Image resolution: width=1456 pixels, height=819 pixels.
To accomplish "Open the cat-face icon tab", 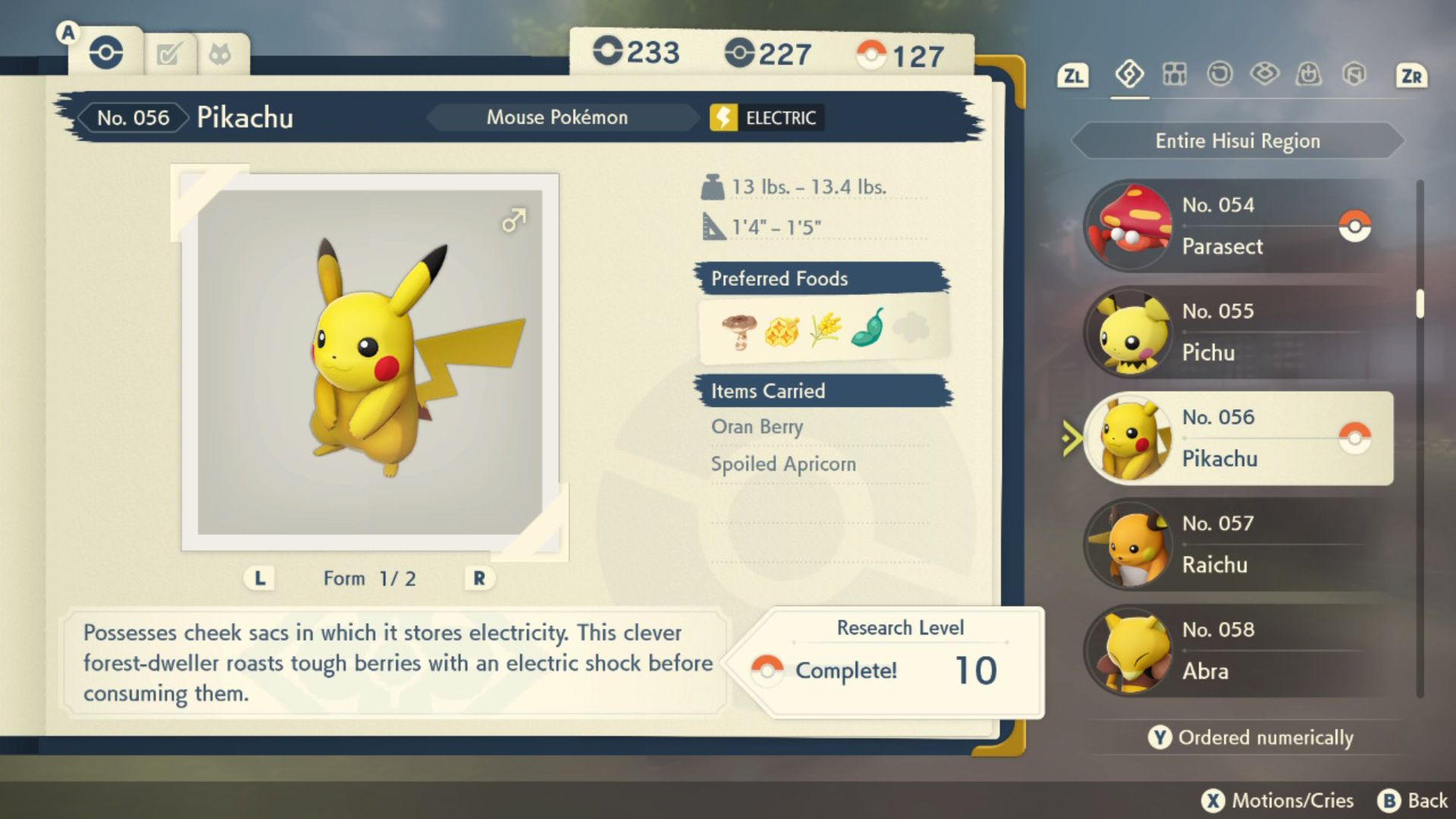I will (220, 55).
